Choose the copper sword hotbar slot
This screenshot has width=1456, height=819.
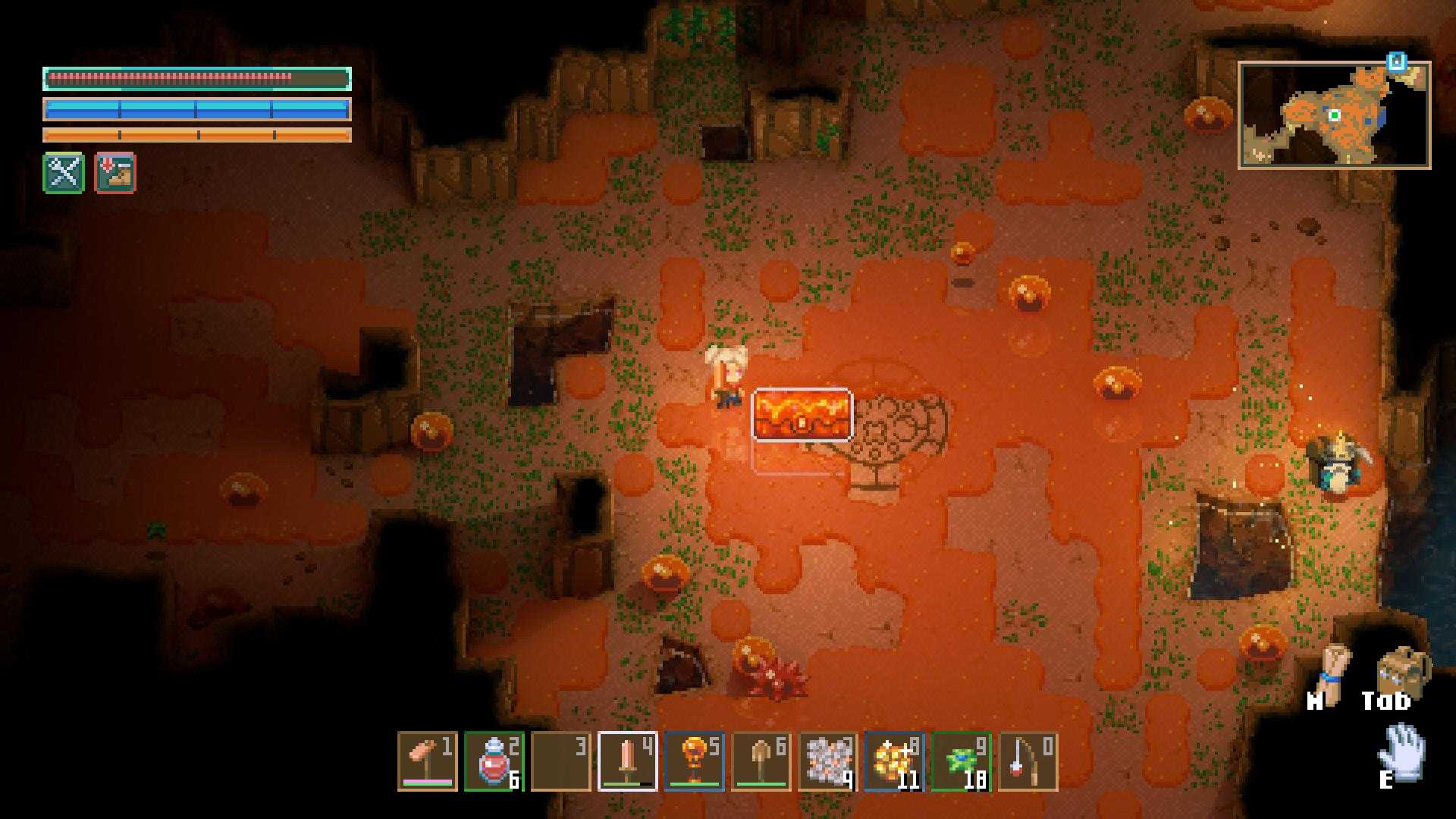pyautogui.click(x=627, y=761)
